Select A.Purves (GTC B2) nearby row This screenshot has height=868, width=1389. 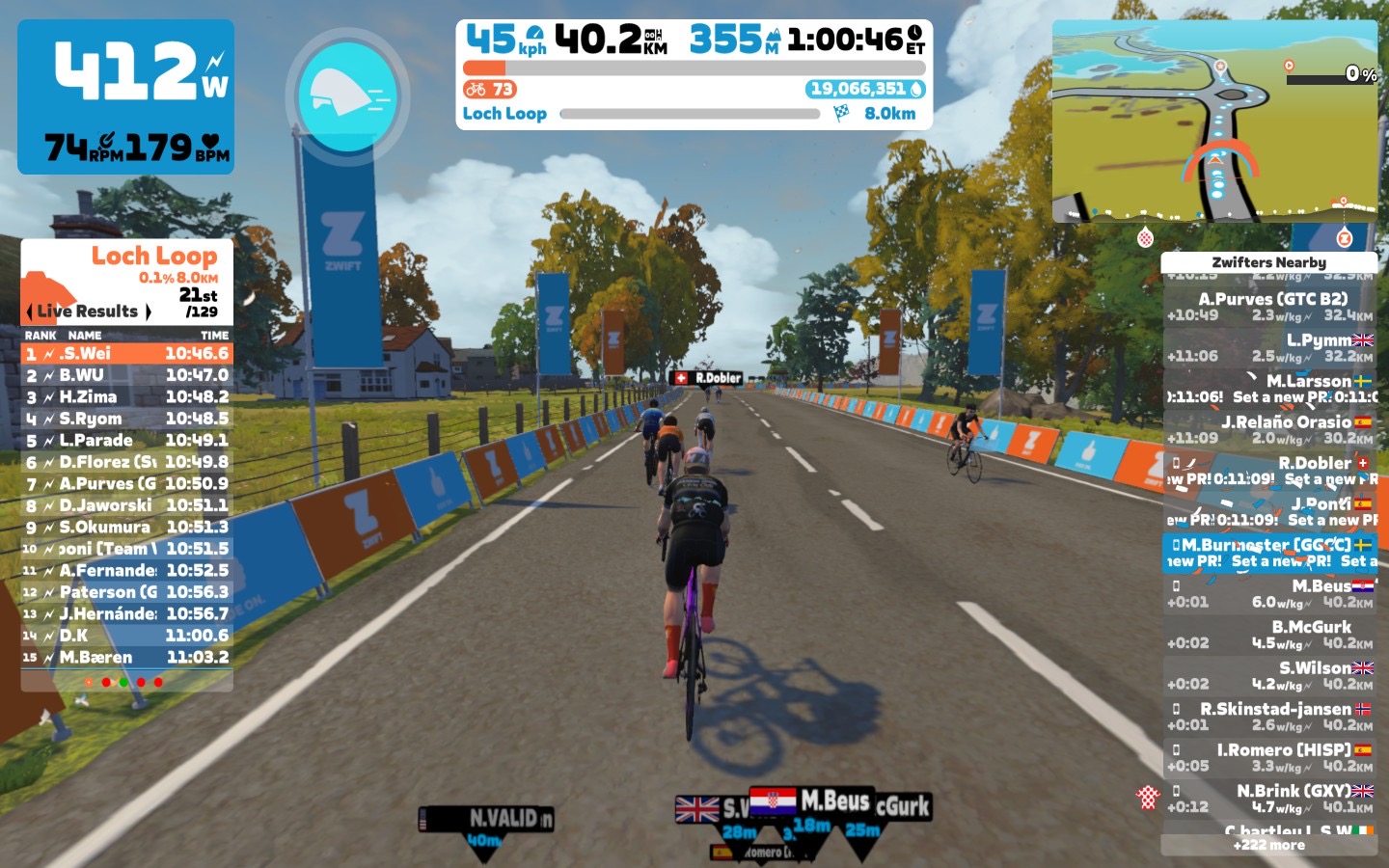point(1268,307)
